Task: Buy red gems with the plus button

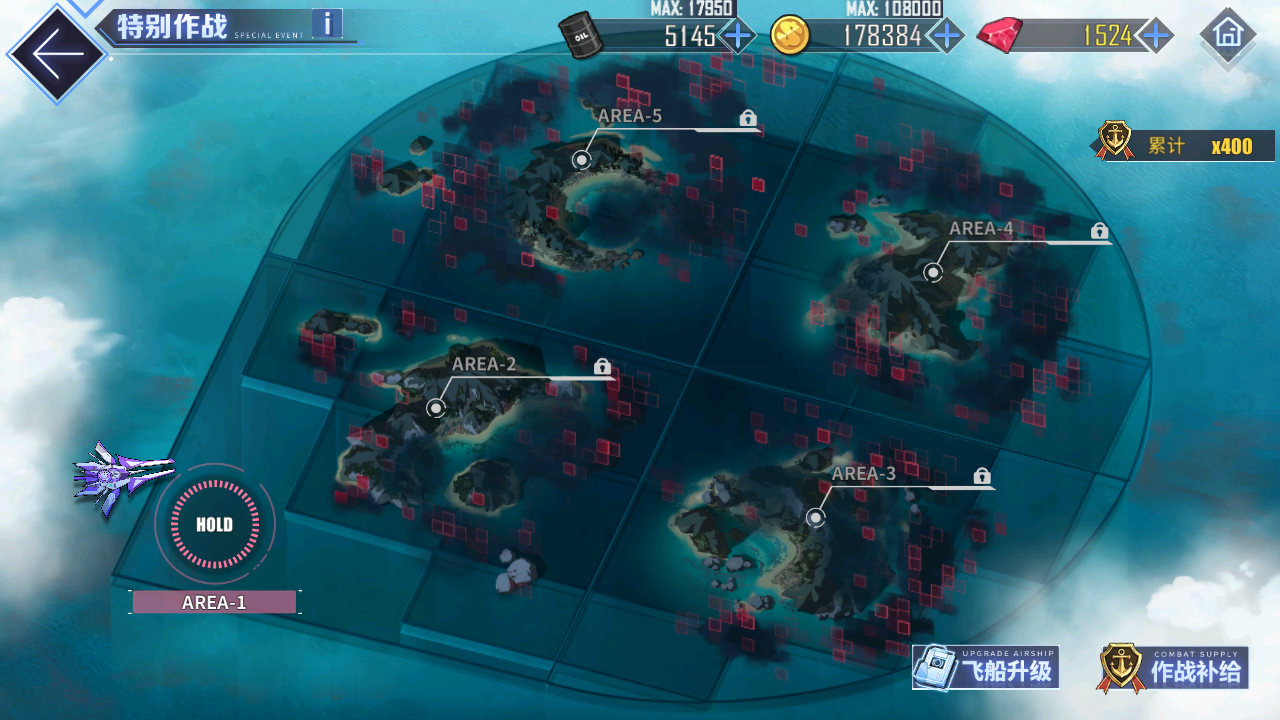Action: click(x=1156, y=36)
